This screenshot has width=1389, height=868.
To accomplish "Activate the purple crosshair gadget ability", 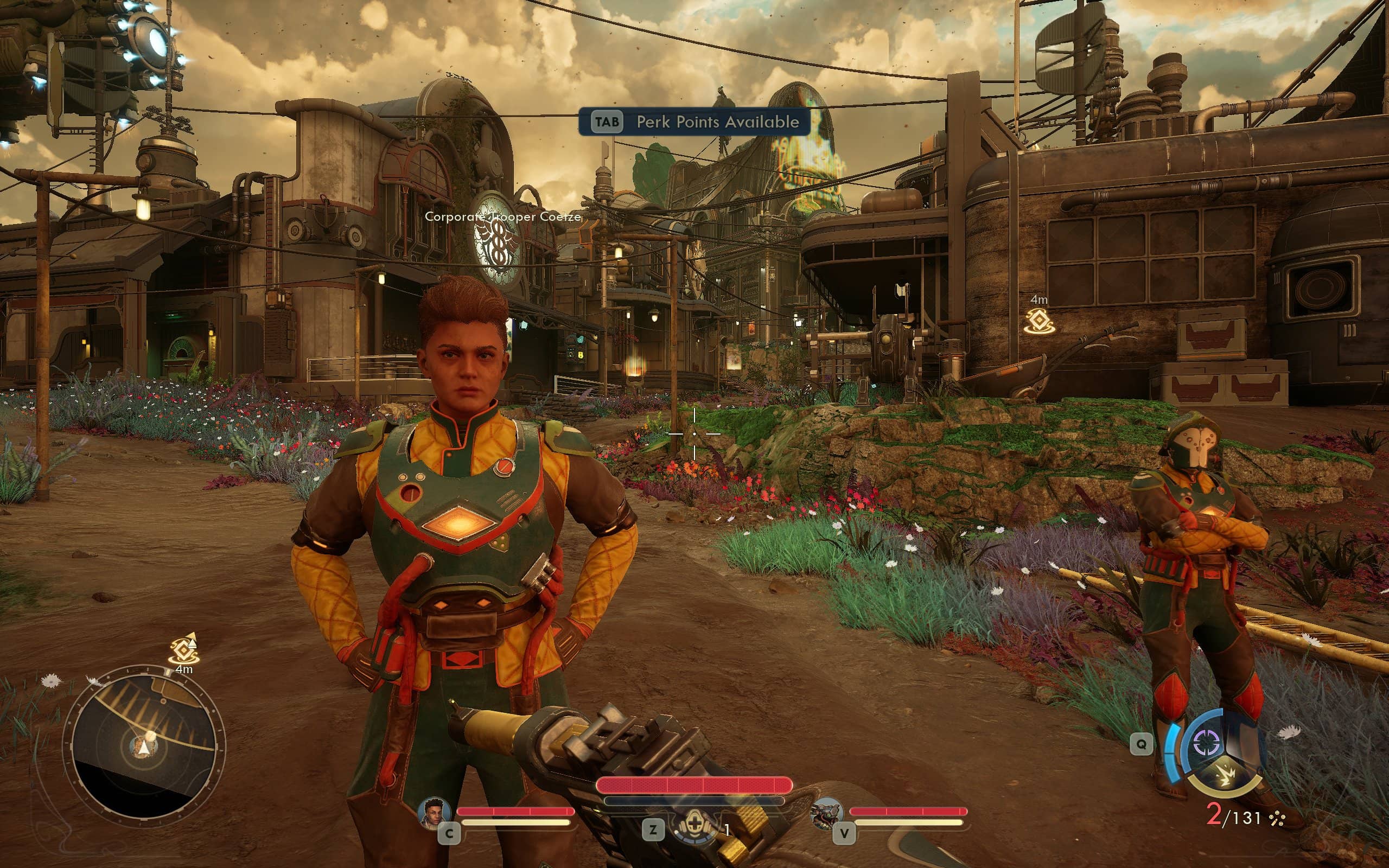I will pos(1206,743).
